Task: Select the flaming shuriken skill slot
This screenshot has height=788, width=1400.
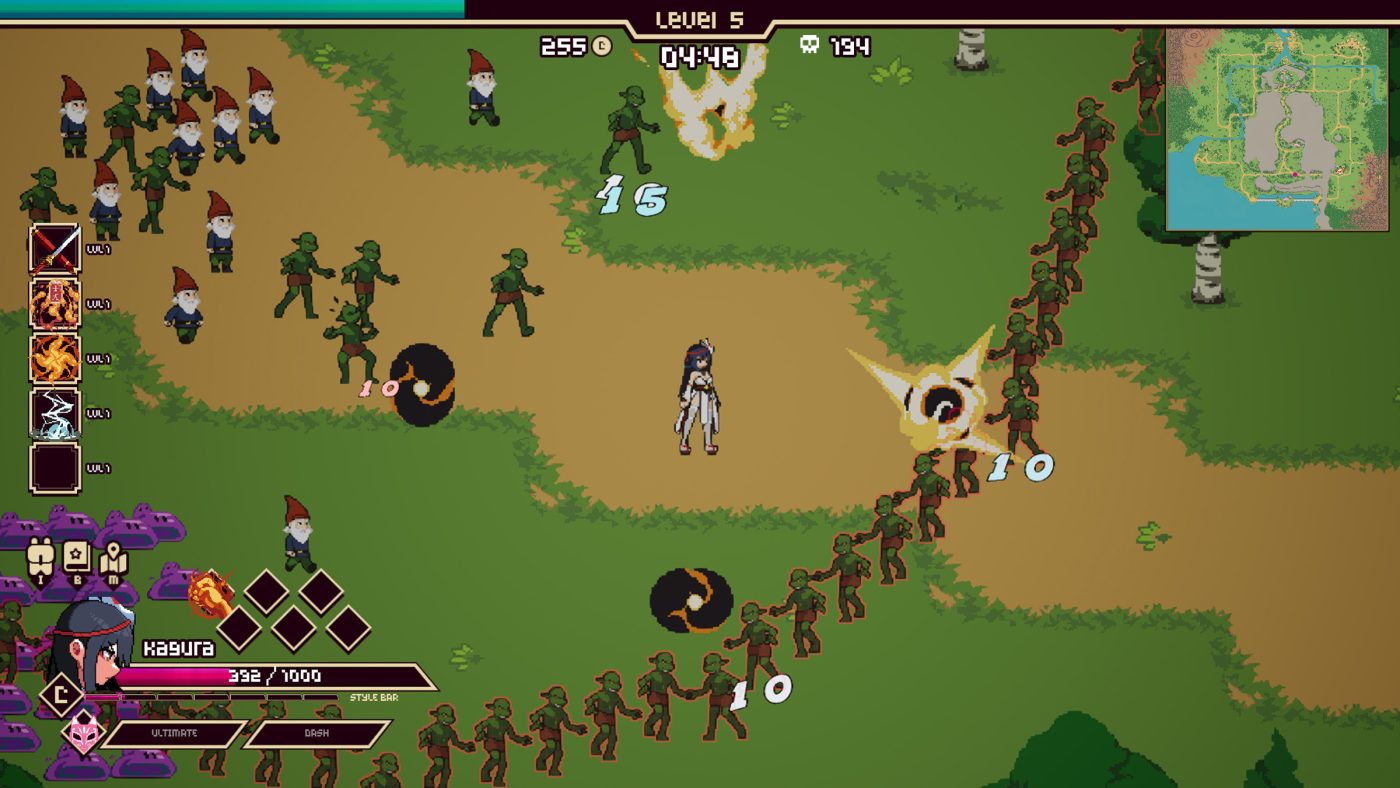Action: pos(55,359)
